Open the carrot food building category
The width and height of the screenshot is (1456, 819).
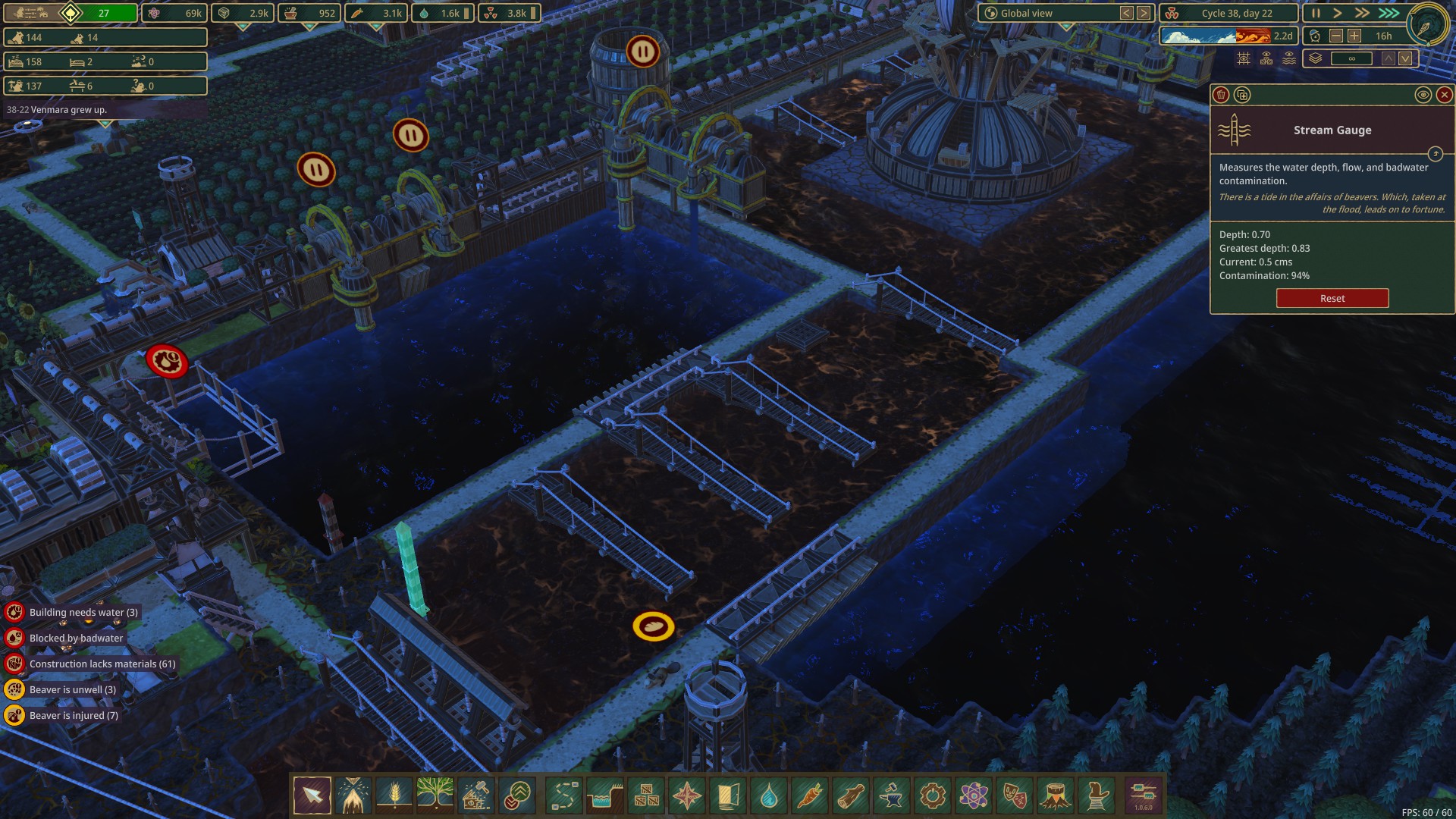click(809, 796)
